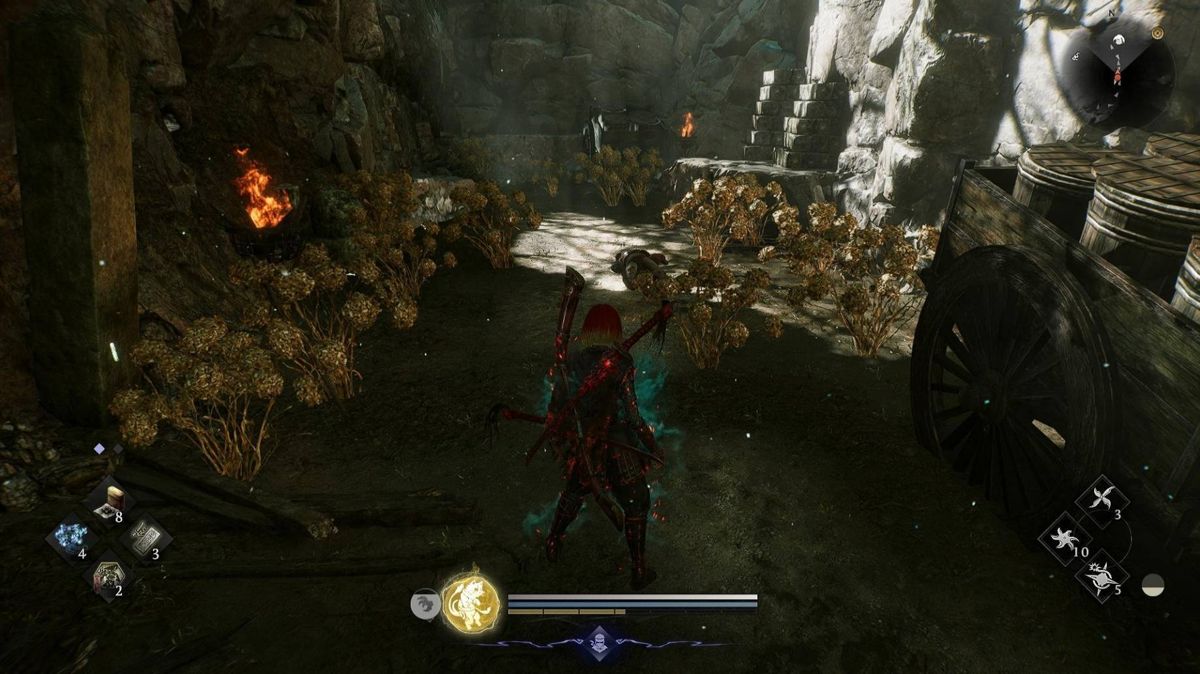The image size is (1200, 674).
Task: Select the four-point shuriken with count 3
Action: click(x=1102, y=501)
